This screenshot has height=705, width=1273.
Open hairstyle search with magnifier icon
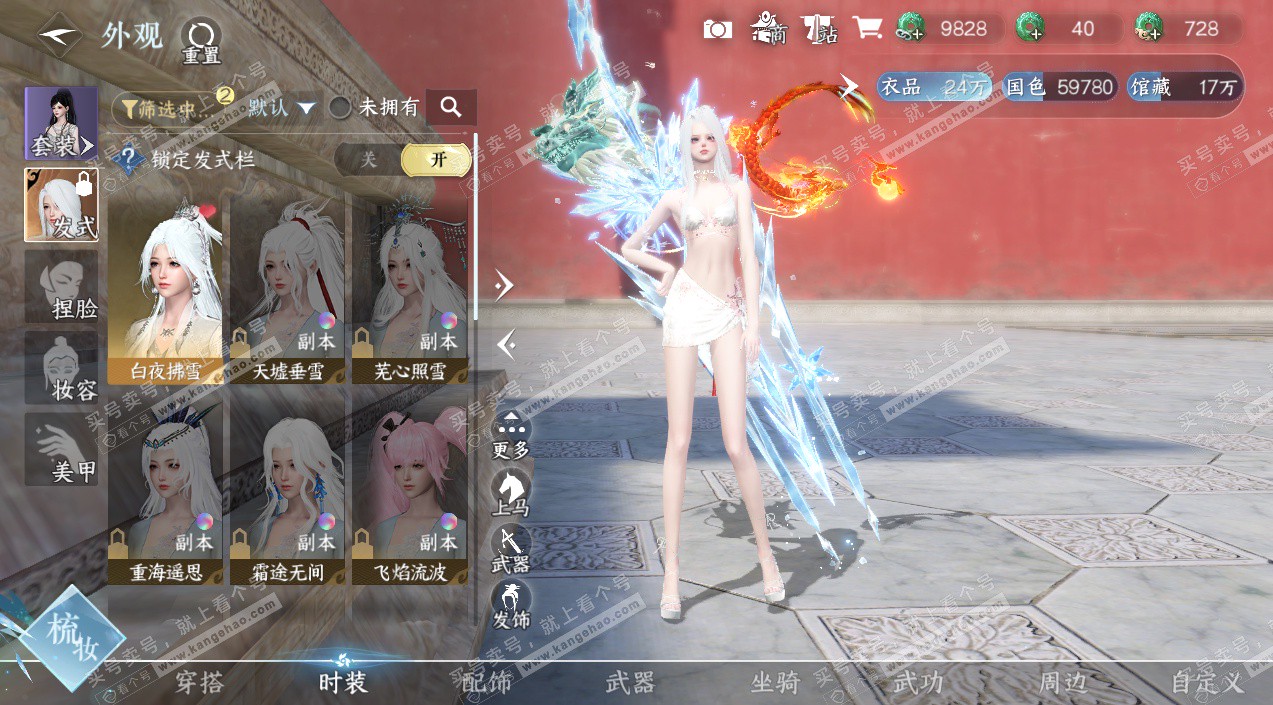coord(450,108)
